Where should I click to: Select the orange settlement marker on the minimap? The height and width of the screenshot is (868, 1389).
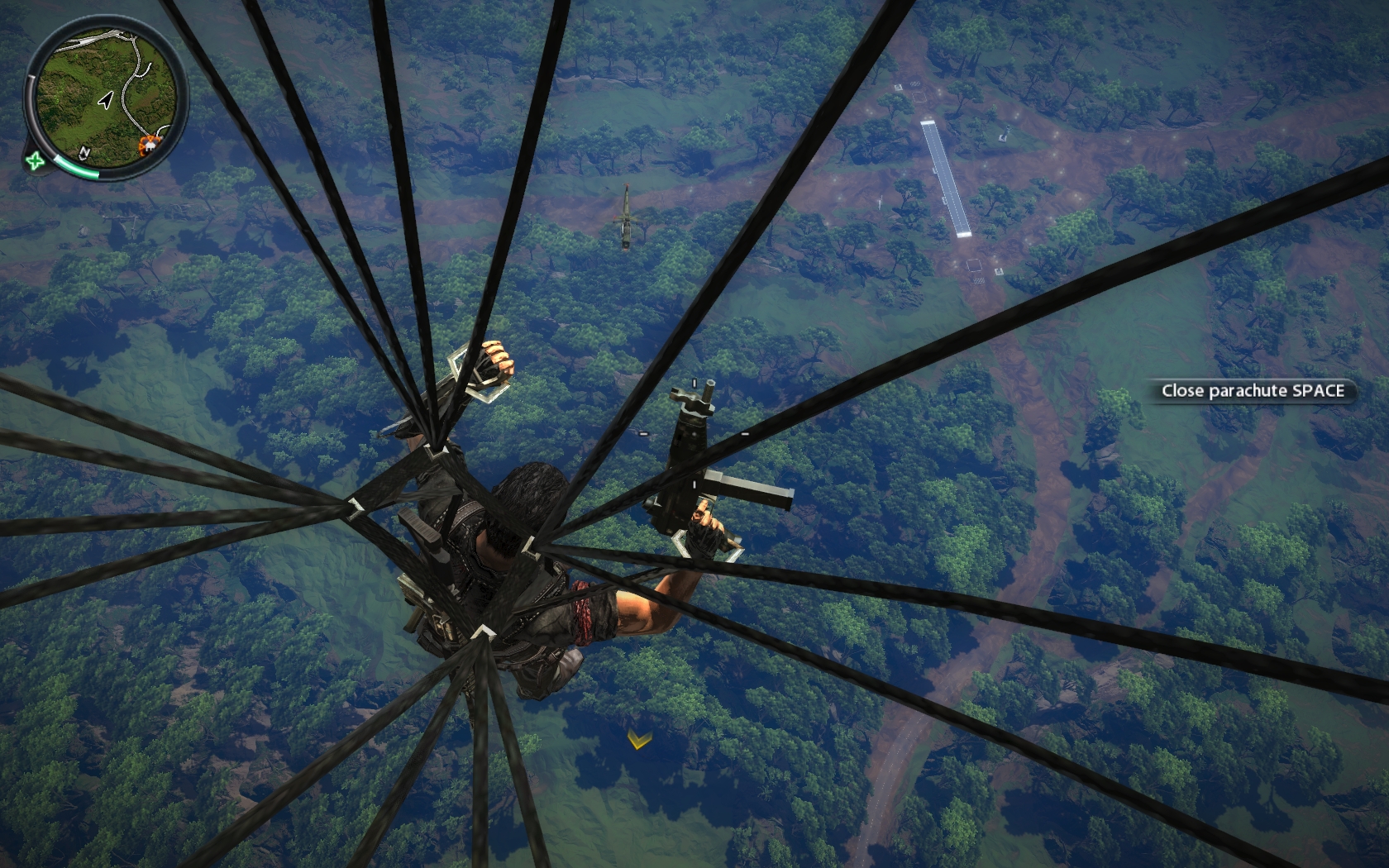pyautogui.click(x=149, y=145)
